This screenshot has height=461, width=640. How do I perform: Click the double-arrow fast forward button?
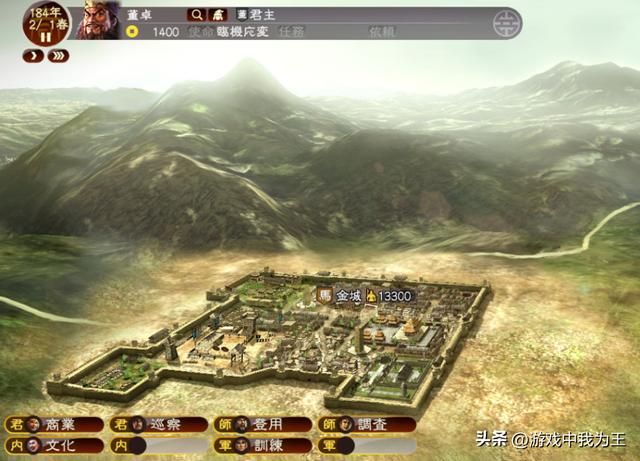(58, 56)
